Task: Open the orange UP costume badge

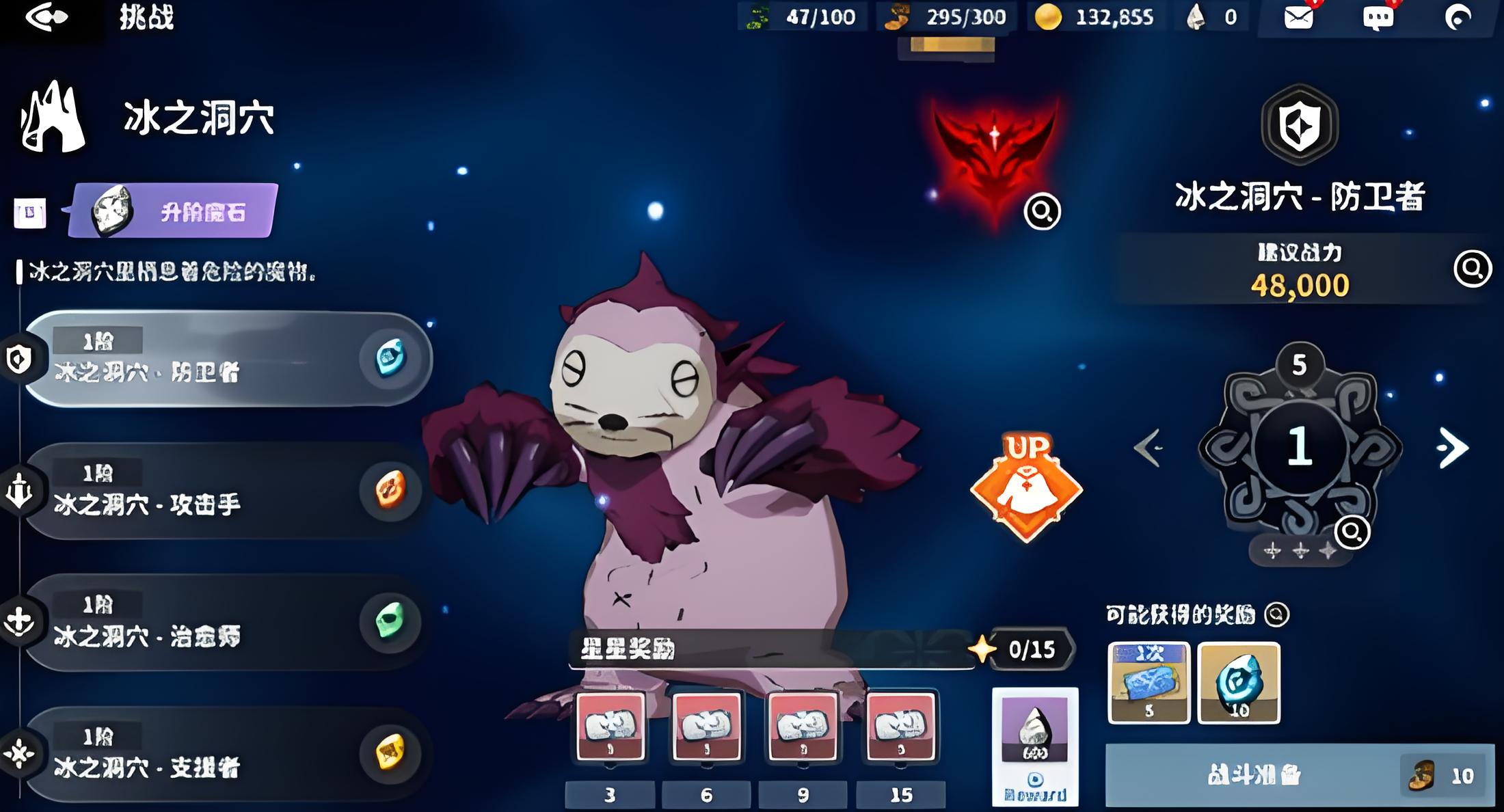Action: 1025,487
